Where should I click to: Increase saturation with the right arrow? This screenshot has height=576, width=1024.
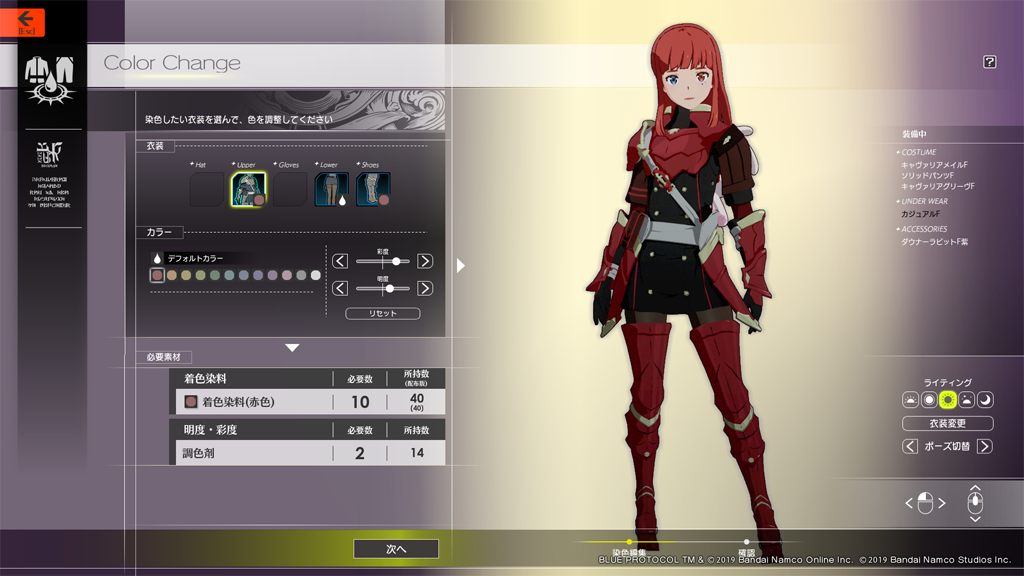[425, 261]
